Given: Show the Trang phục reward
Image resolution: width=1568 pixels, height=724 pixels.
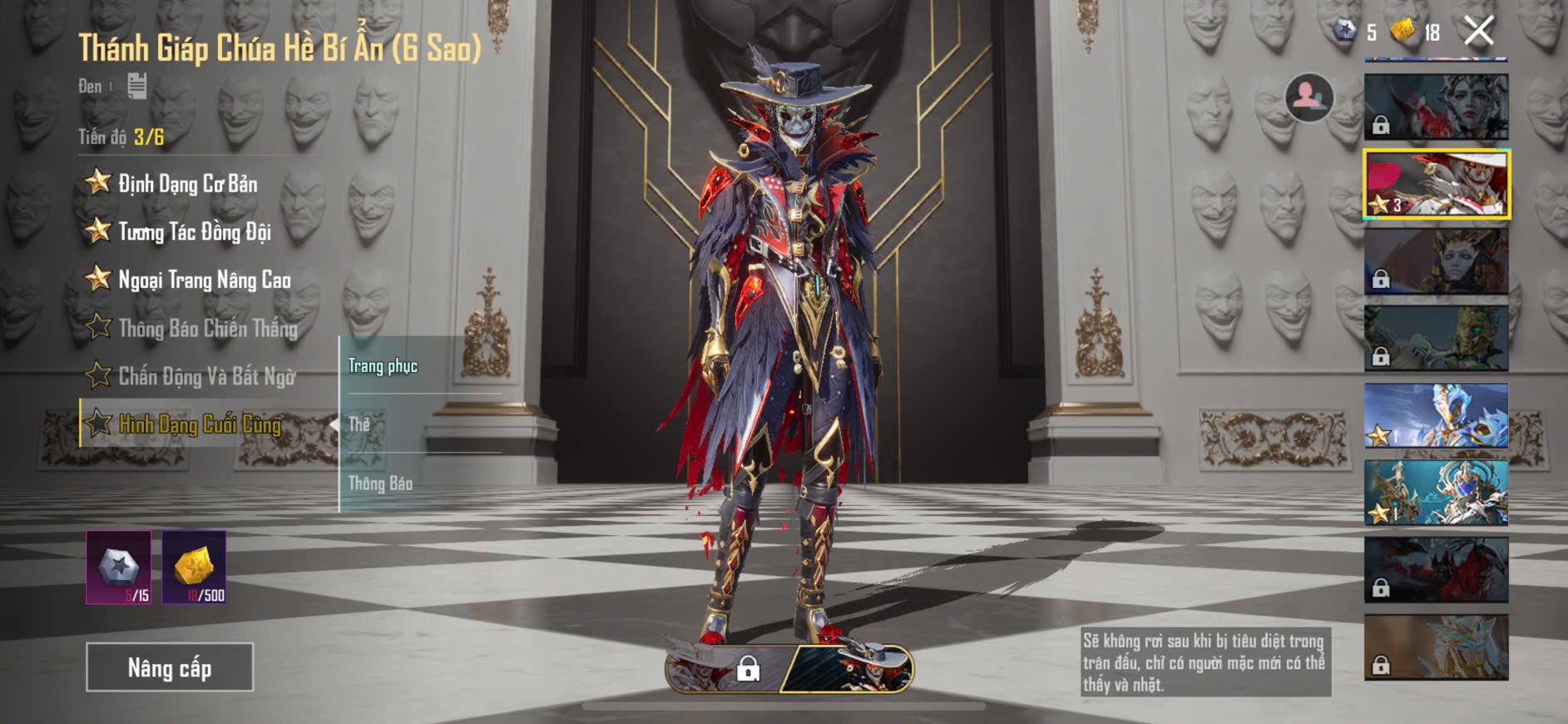Looking at the screenshot, I should point(383,366).
